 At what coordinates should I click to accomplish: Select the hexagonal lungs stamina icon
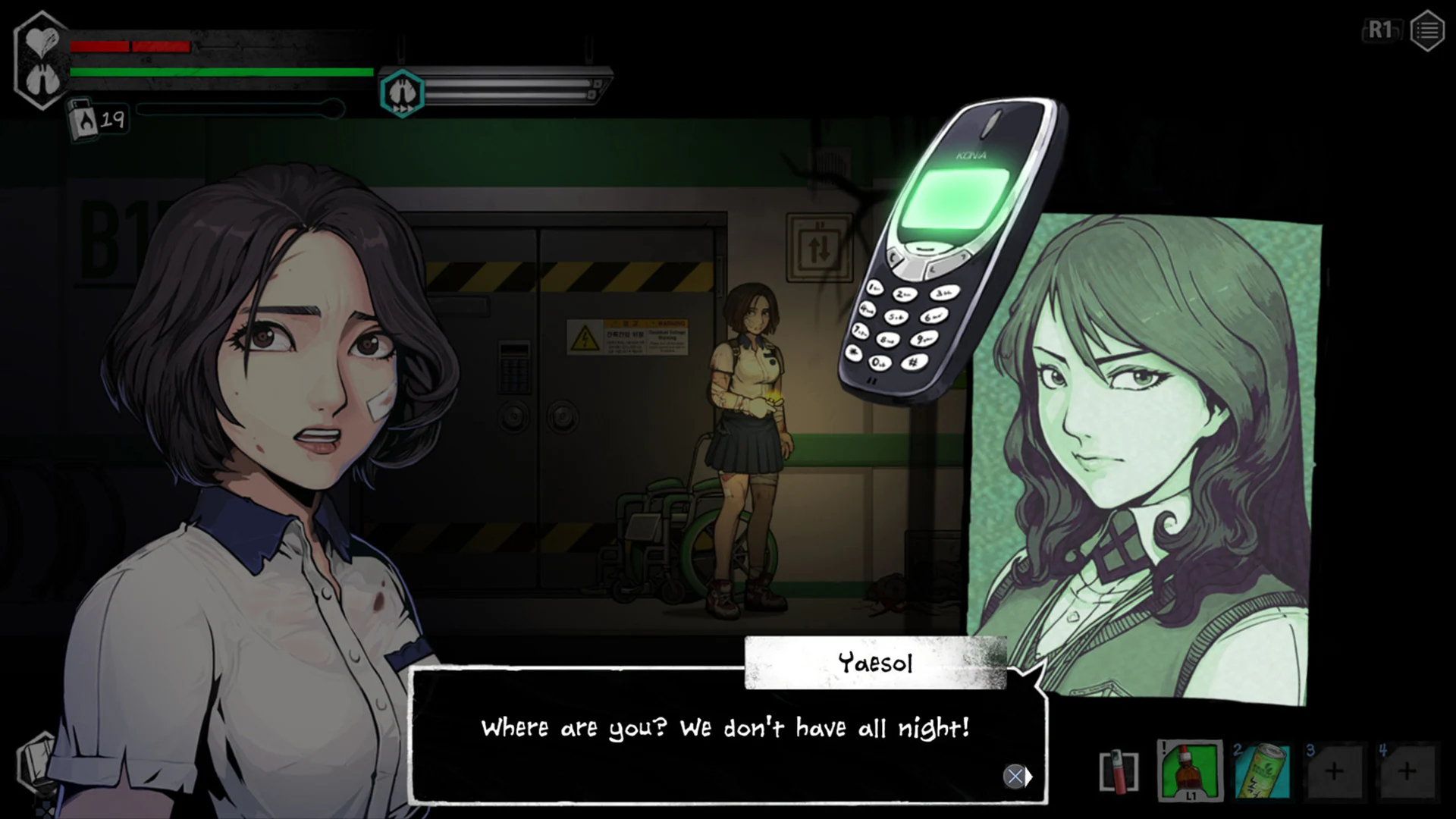tap(403, 93)
